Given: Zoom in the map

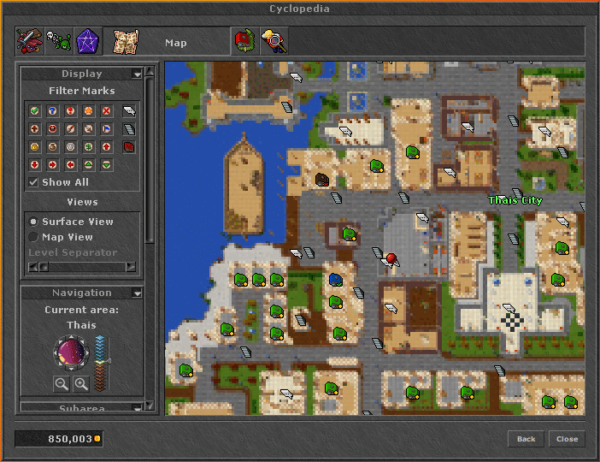Looking at the screenshot, I should (x=81, y=383).
